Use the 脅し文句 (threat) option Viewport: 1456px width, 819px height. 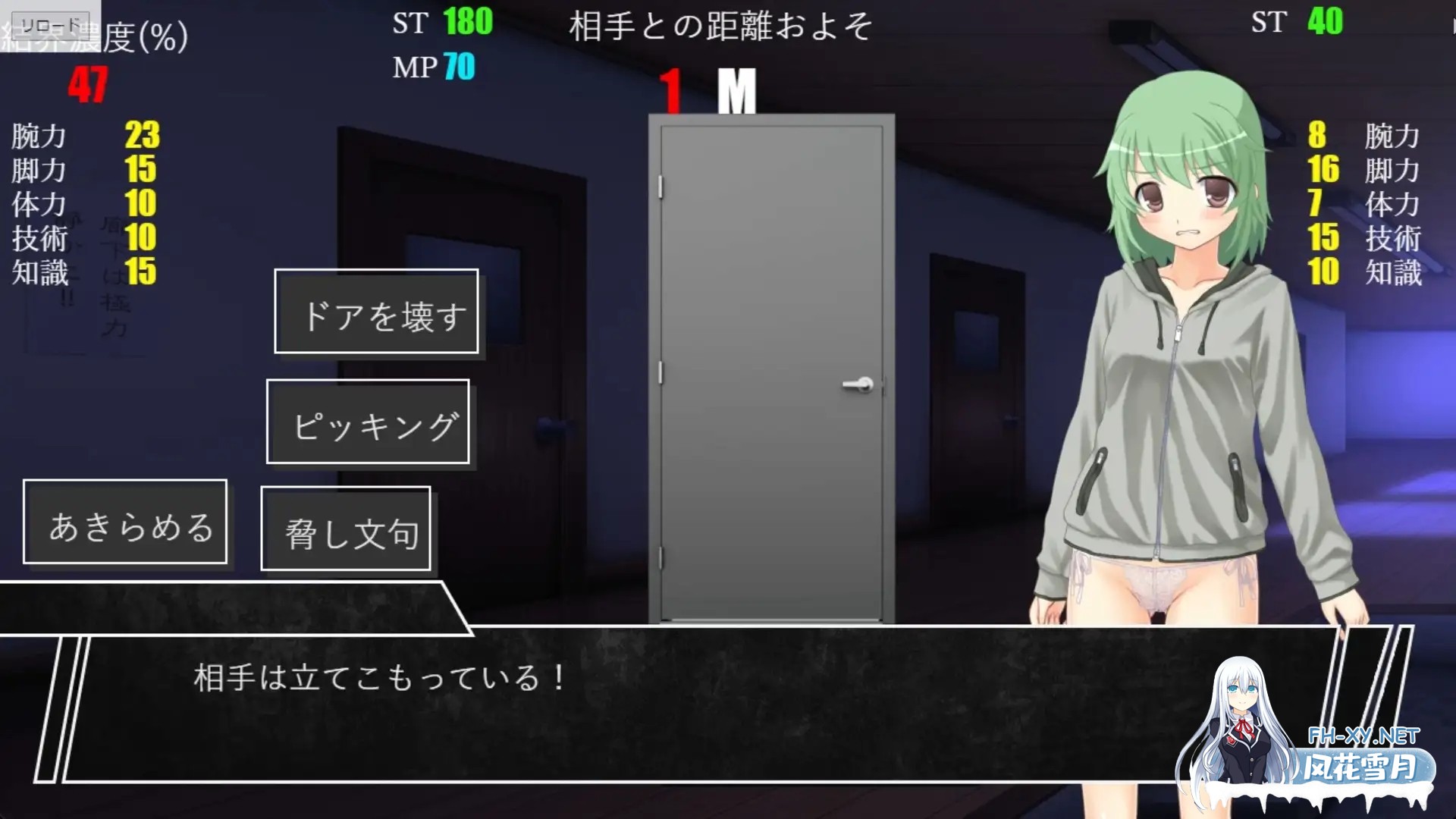pyautogui.click(x=347, y=532)
